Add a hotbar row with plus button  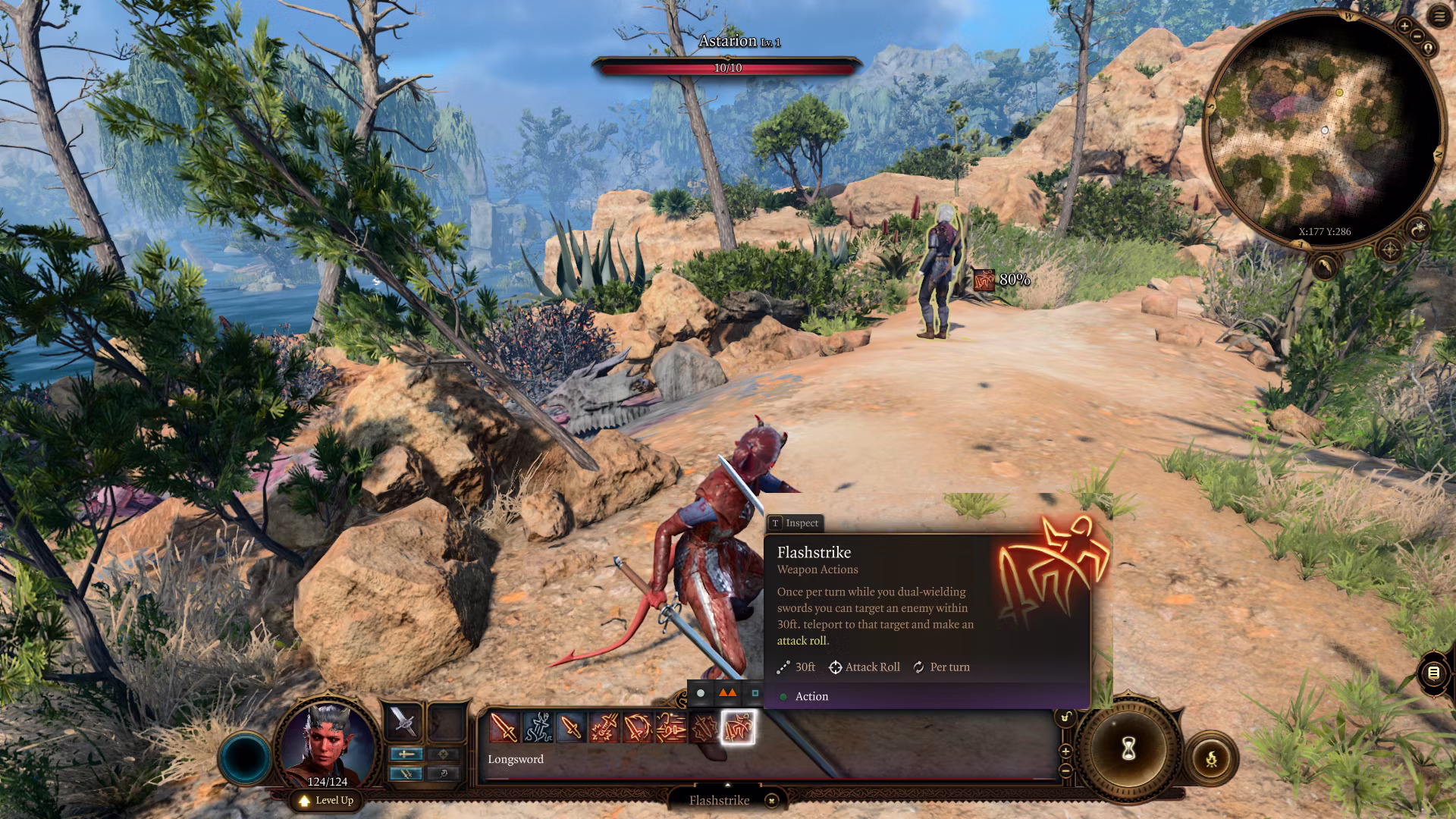pyautogui.click(x=1065, y=751)
